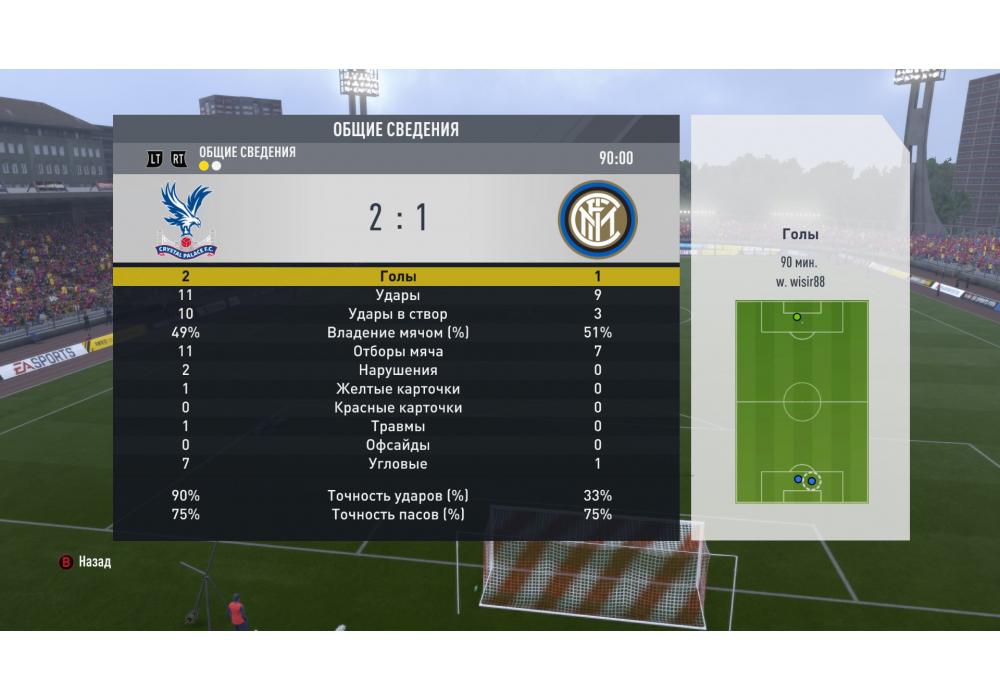Show the Владение мячом (%) stat
This screenshot has height=700, width=1000.
(398, 333)
